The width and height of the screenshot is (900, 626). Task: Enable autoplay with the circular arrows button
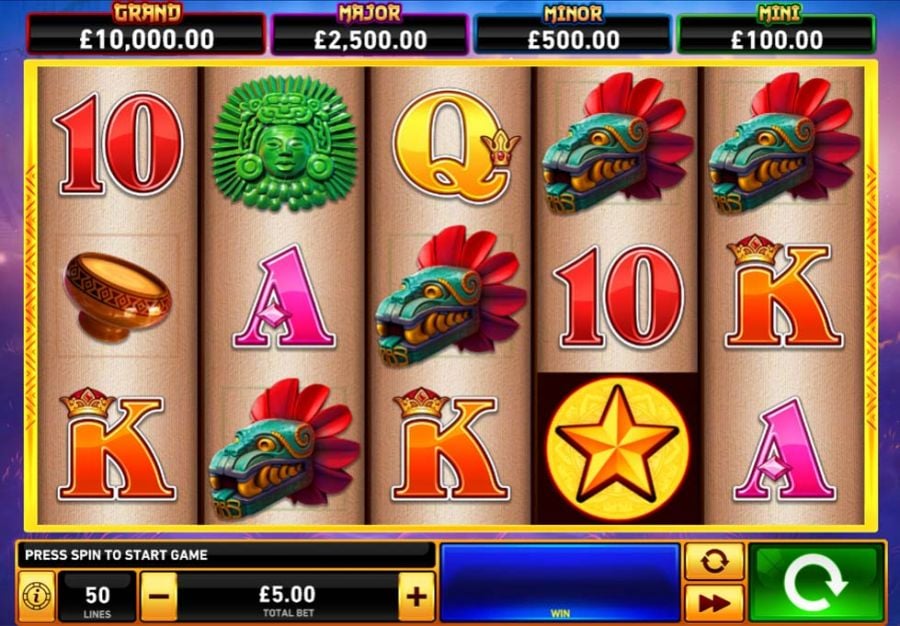click(x=714, y=561)
